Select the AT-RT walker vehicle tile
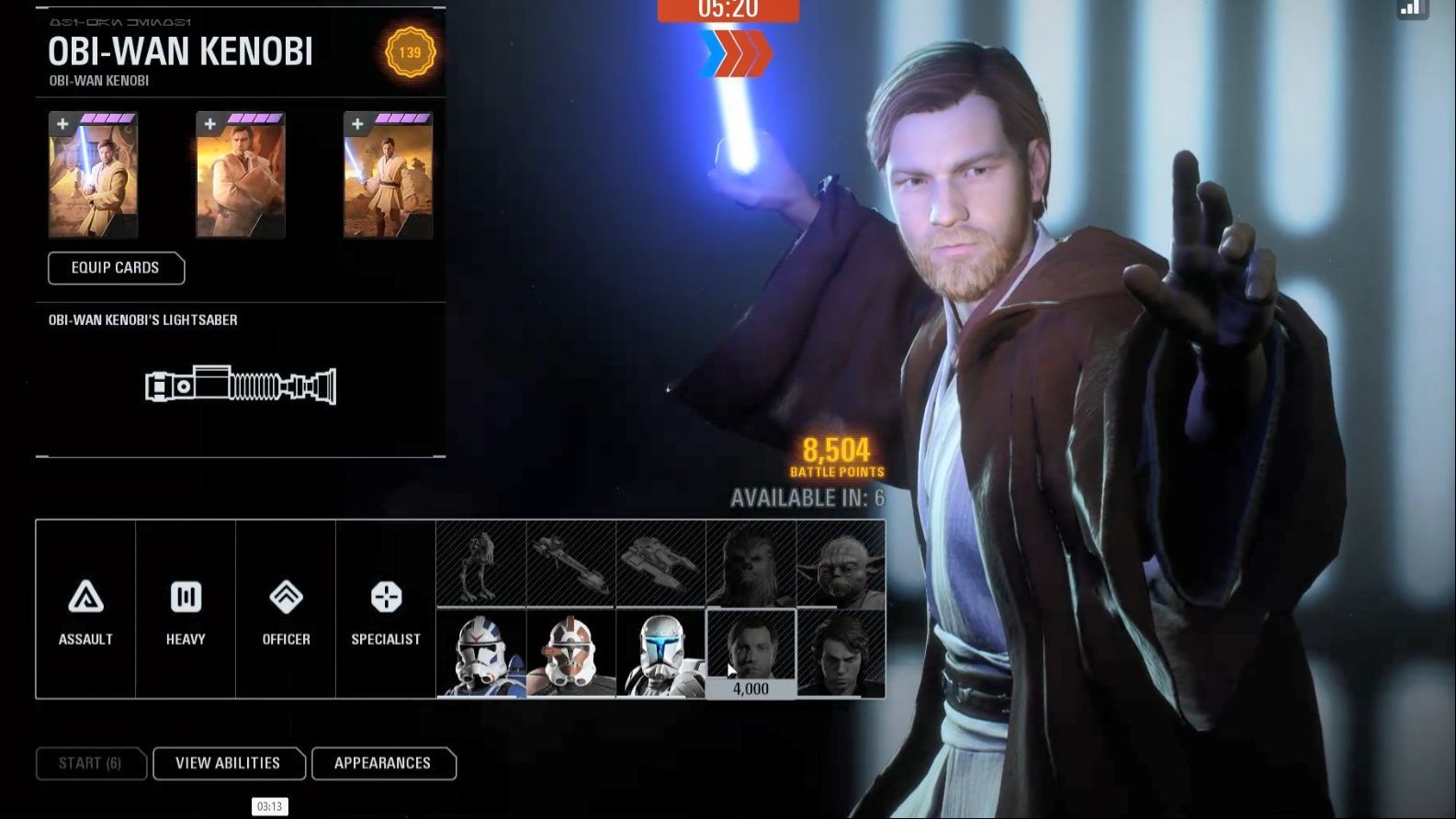Viewport: 1456px width, 819px height. 481,564
